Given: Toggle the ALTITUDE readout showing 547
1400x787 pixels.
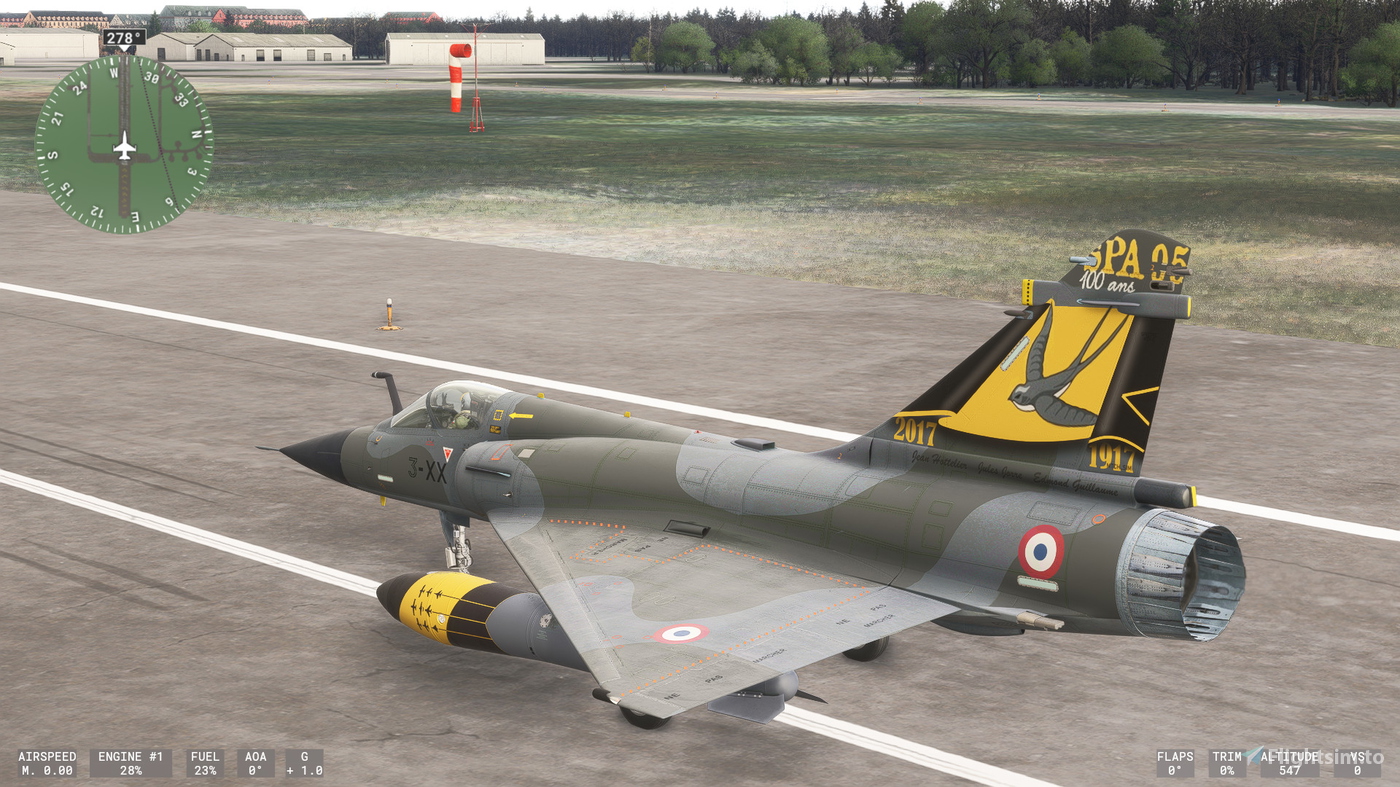Looking at the screenshot, I should tap(1290, 764).
